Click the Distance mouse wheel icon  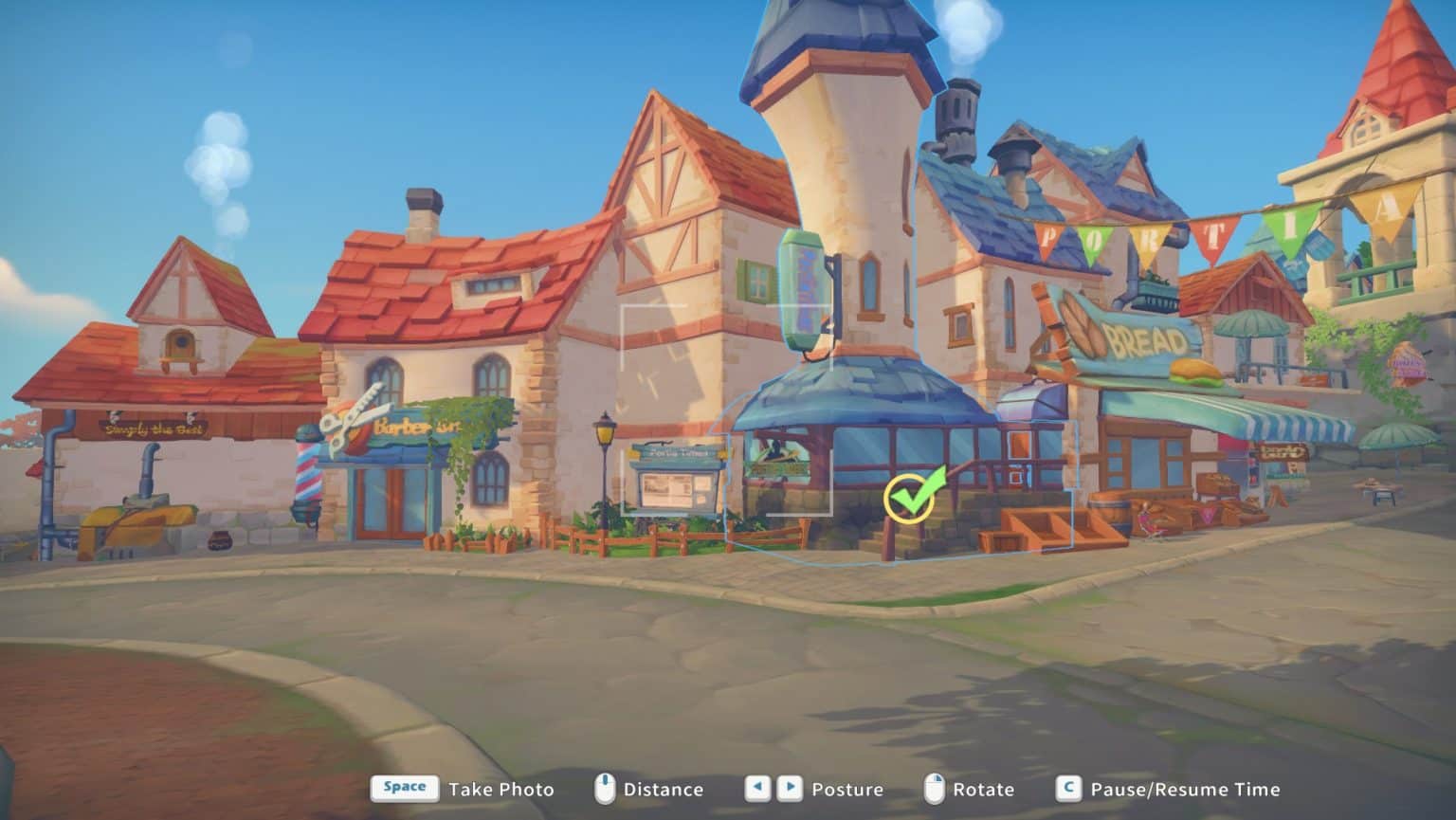603,788
